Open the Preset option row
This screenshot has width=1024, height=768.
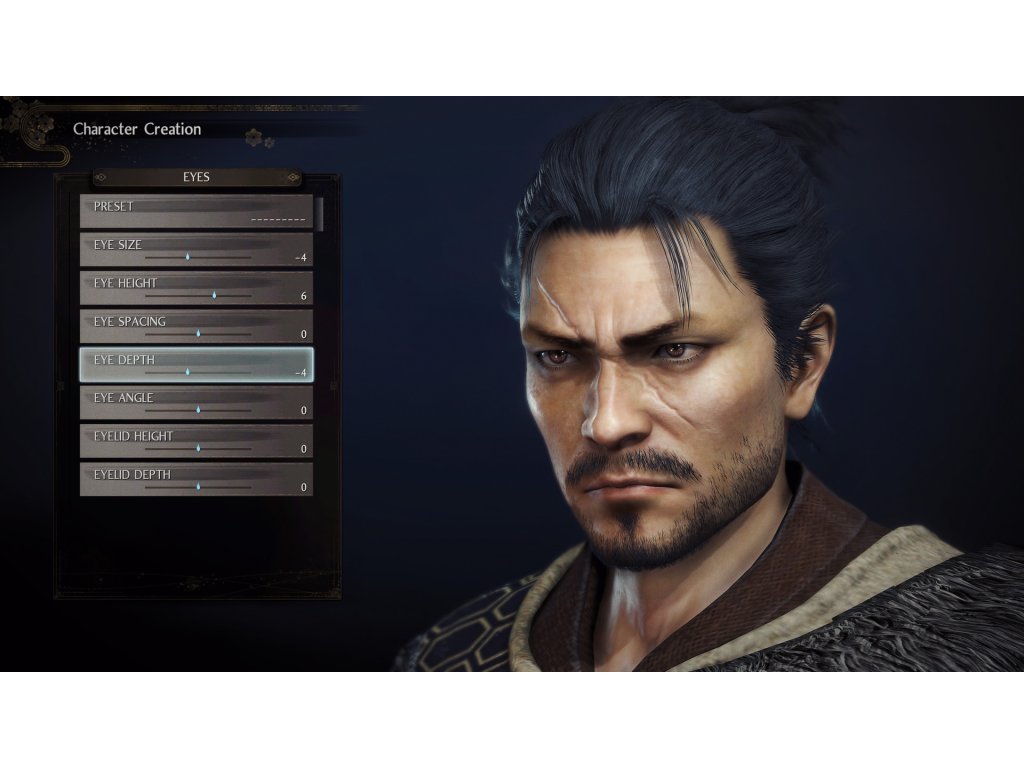coord(196,212)
